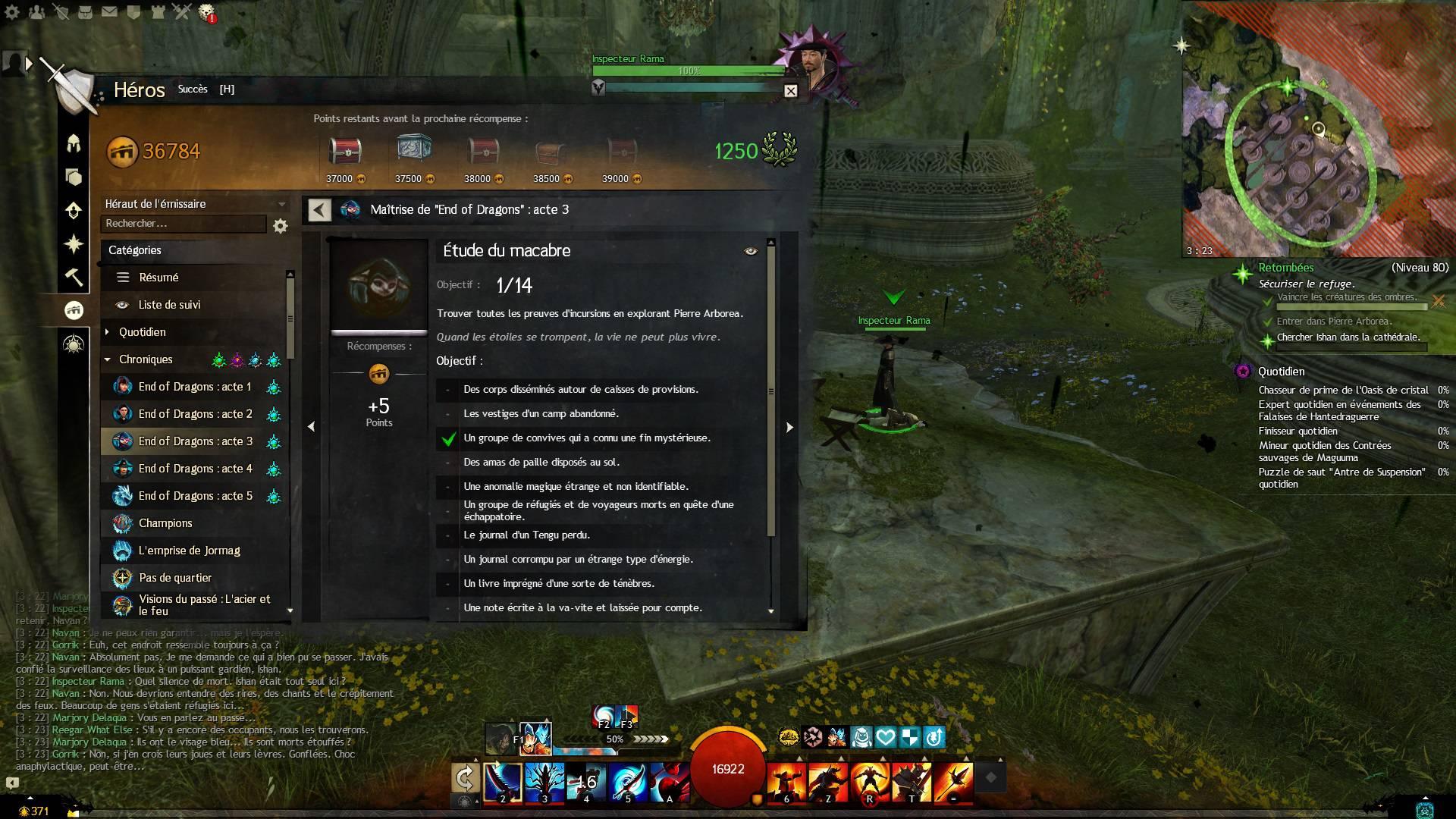
Task: Select End of Dragons : acte 4
Action: coord(195,469)
